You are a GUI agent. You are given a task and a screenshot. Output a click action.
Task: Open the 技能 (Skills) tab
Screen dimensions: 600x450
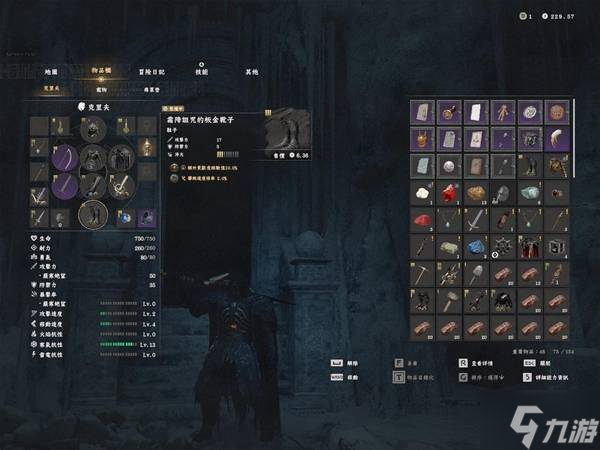(201, 72)
